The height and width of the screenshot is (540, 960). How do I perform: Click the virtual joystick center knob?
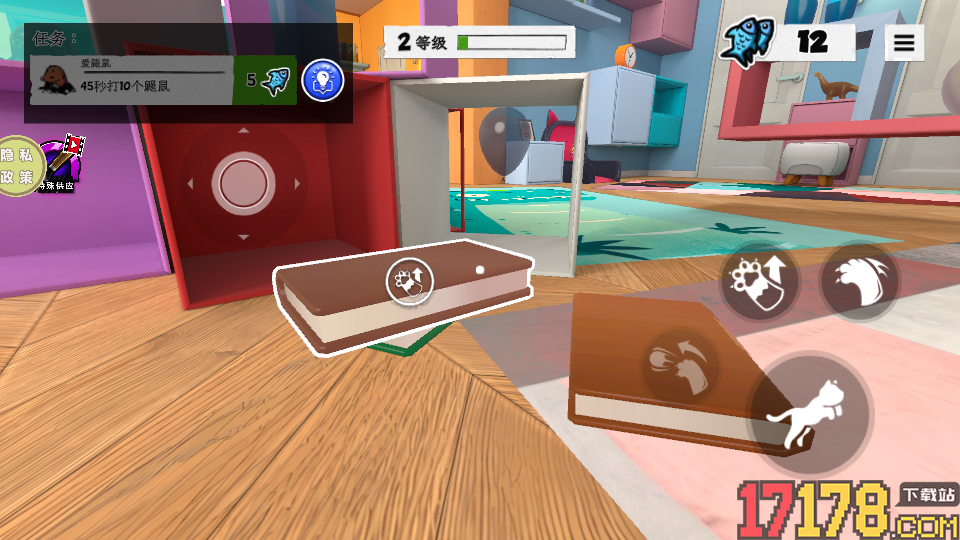[x=243, y=183]
